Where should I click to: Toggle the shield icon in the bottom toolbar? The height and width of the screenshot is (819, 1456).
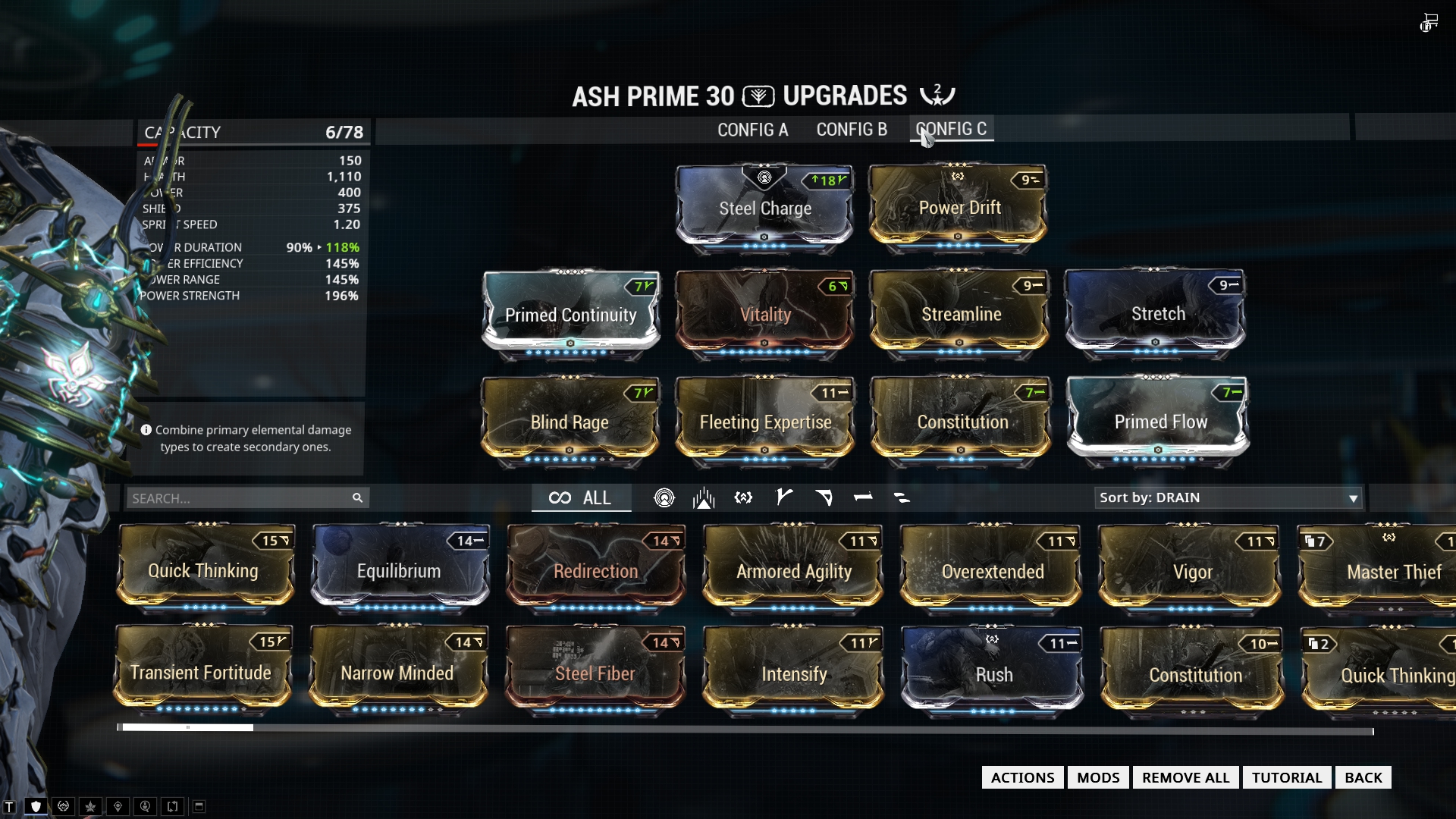[36, 806]
